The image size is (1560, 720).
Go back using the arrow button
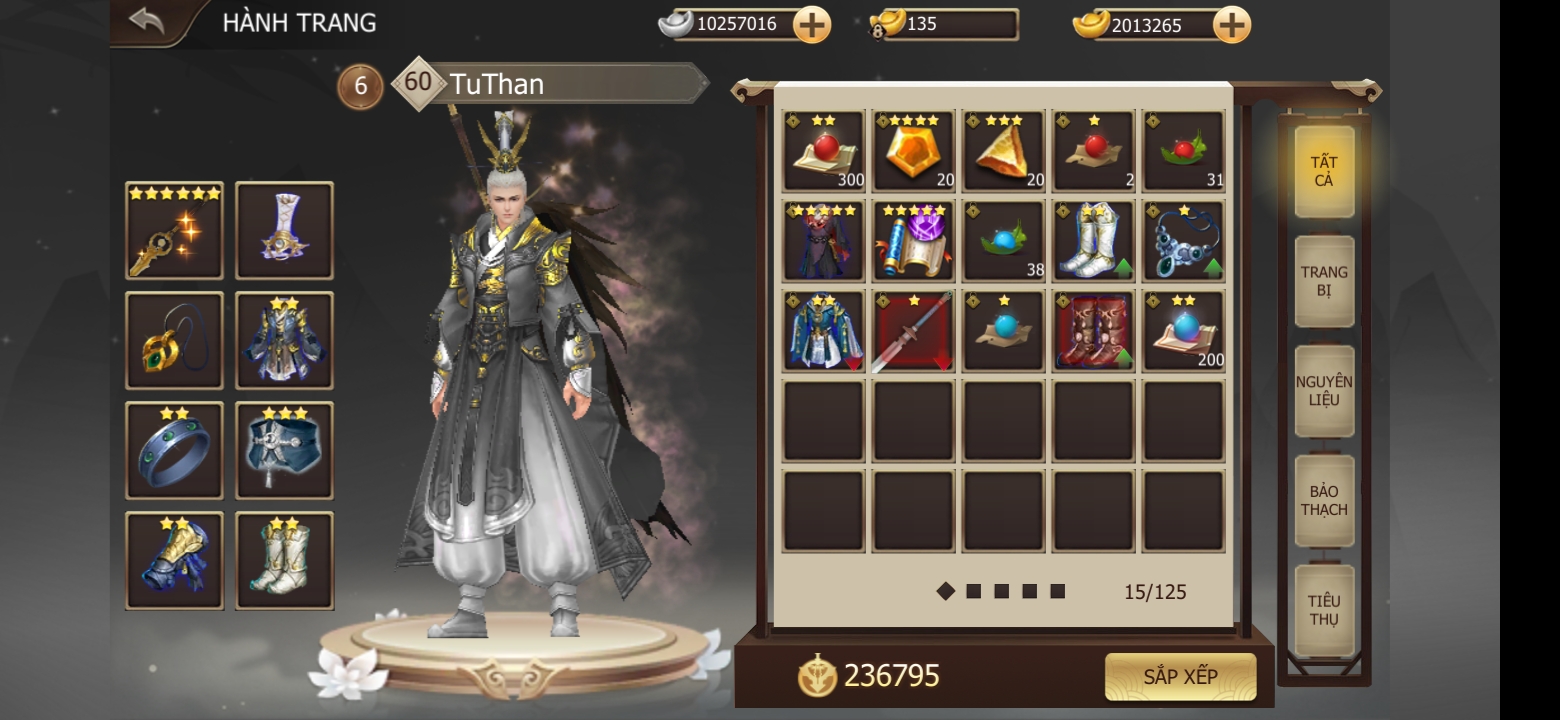pyautogui.click(x=147, y=21)
